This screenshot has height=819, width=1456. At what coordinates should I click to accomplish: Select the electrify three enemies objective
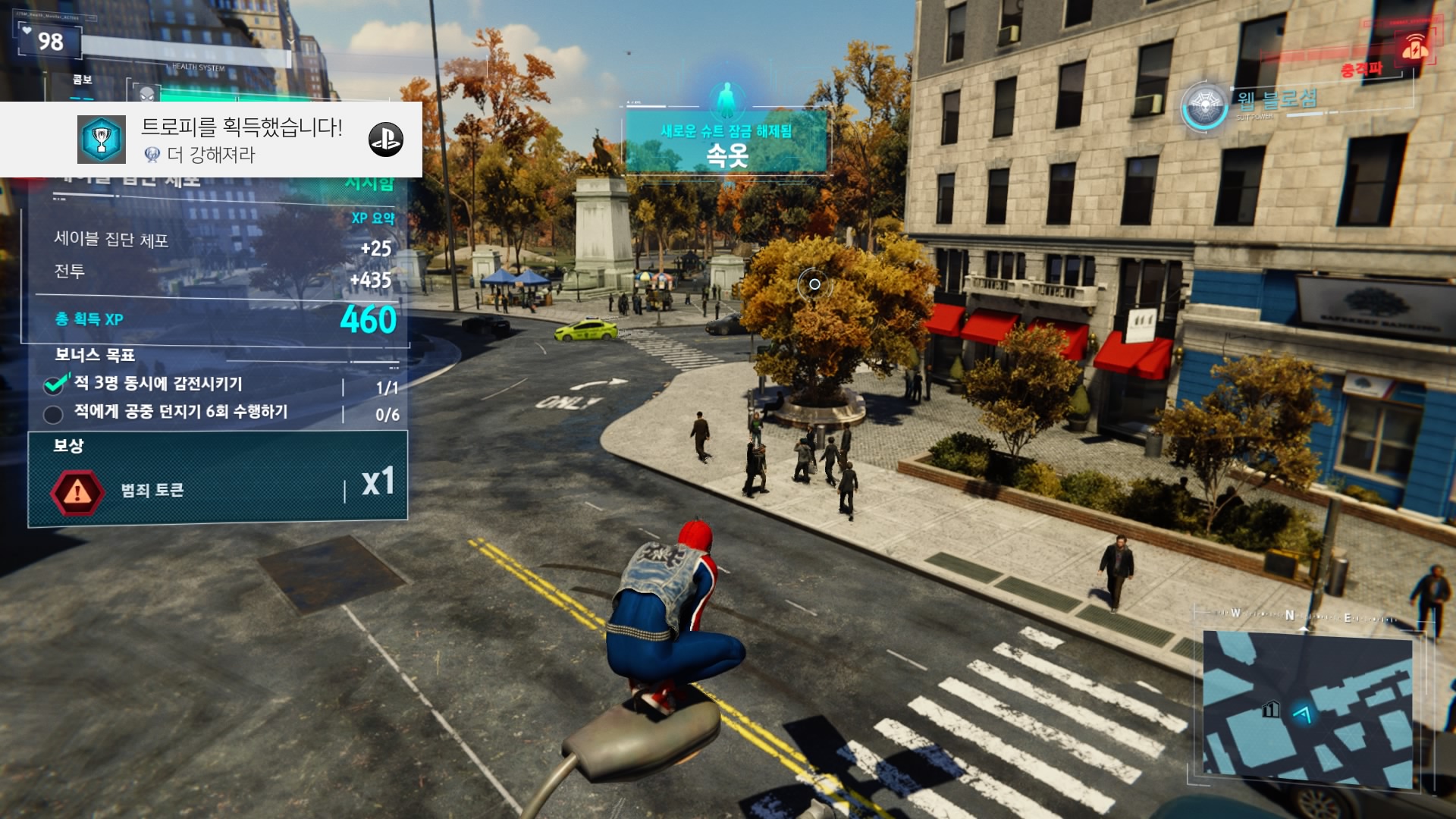point(158,384)
